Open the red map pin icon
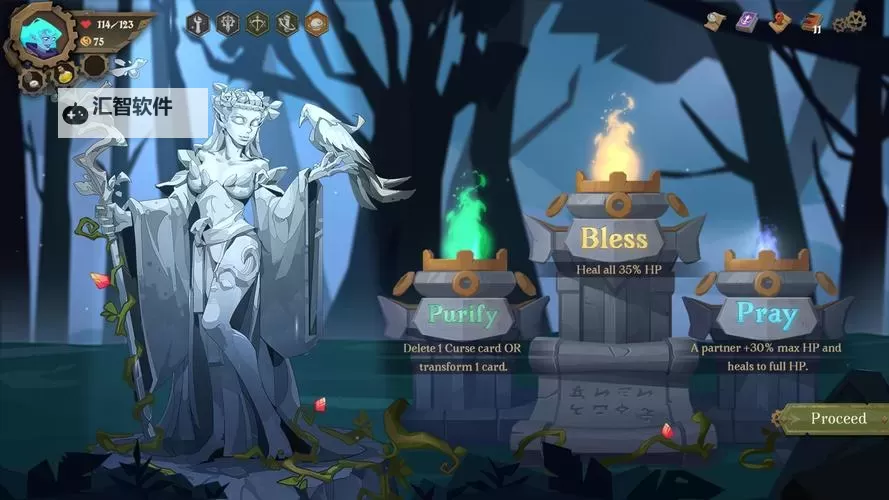This screenshot has width=889, height=500. coord(779,21)
